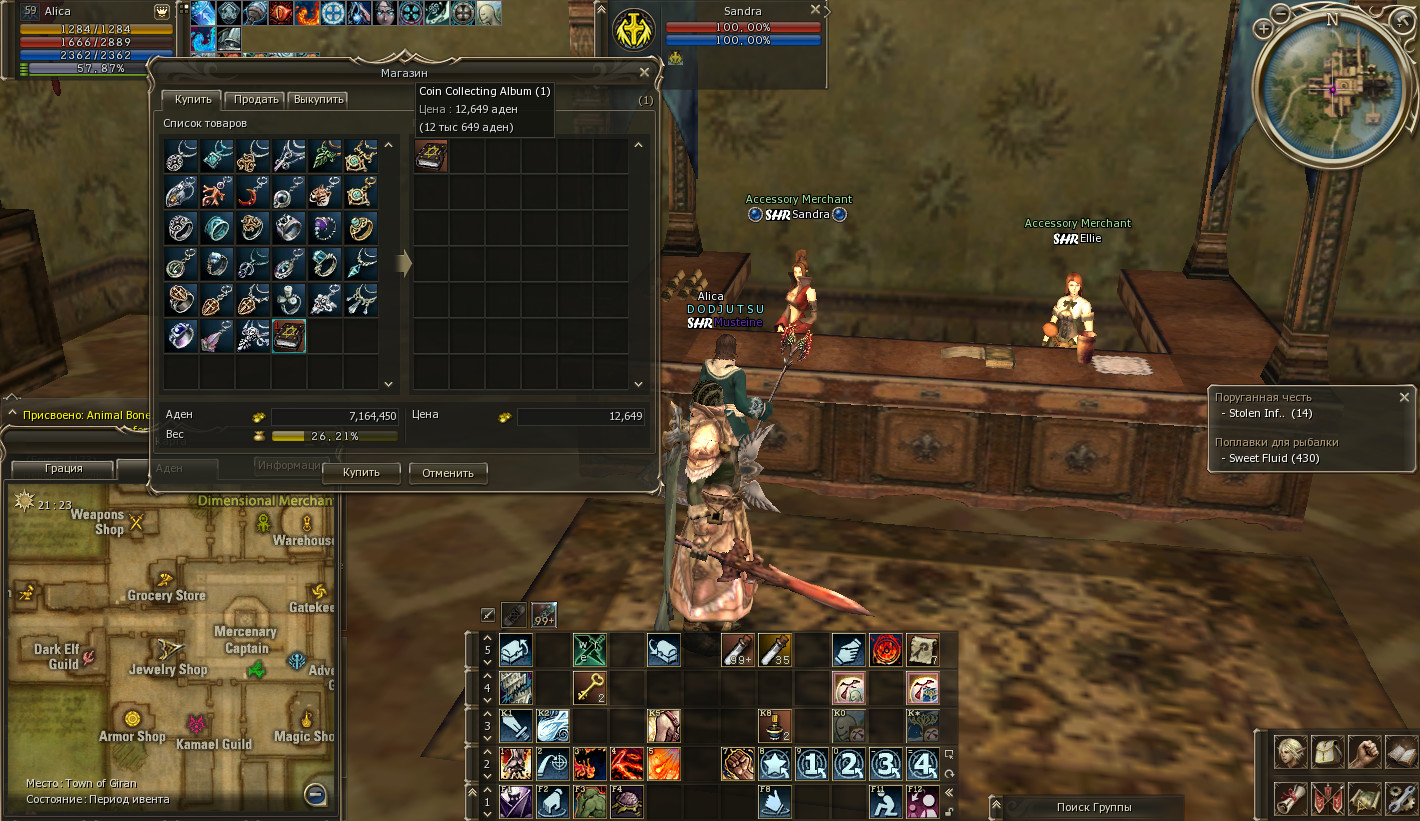The height and width of the screenshot is (821, 1420).
Task: Cancel the shop with Отменить
Action: (x=448, y=472)
